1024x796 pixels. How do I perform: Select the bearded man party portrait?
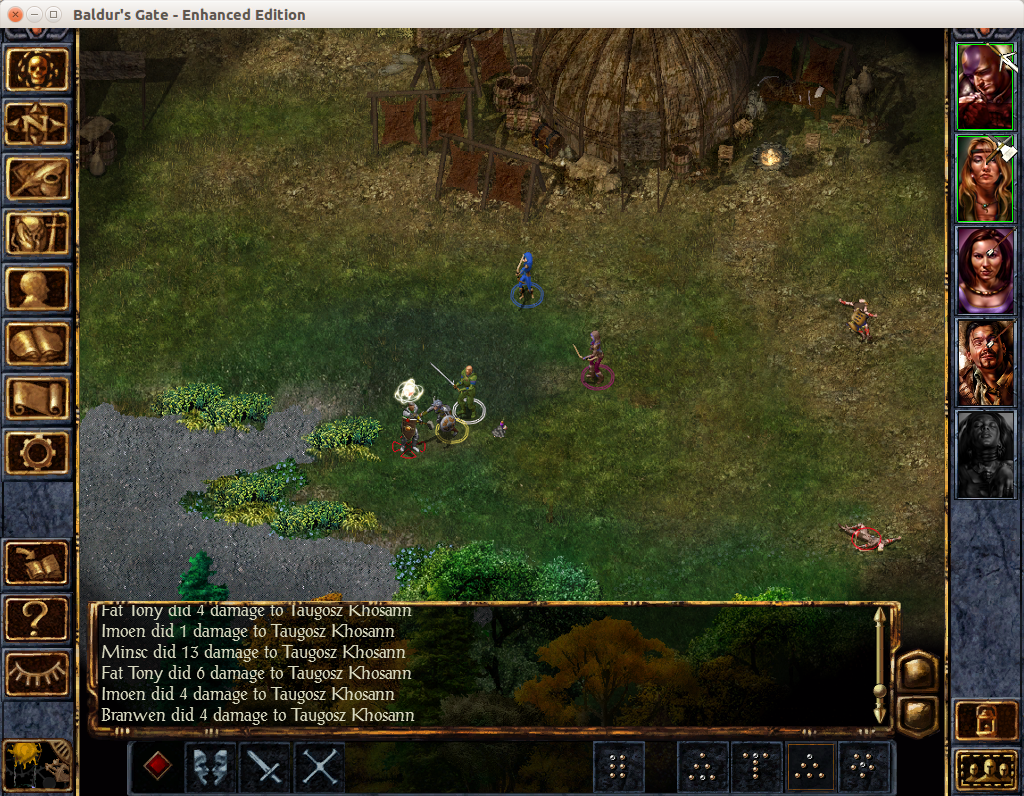(x=985, y=362)
